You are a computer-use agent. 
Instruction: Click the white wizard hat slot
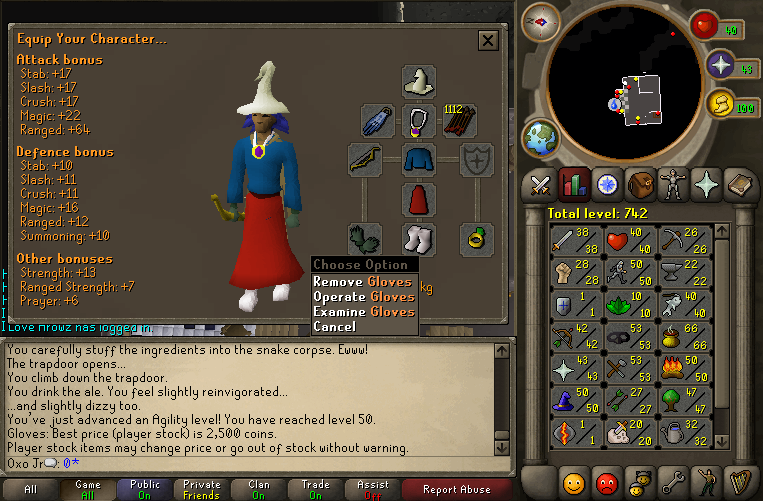coord(419,81)
